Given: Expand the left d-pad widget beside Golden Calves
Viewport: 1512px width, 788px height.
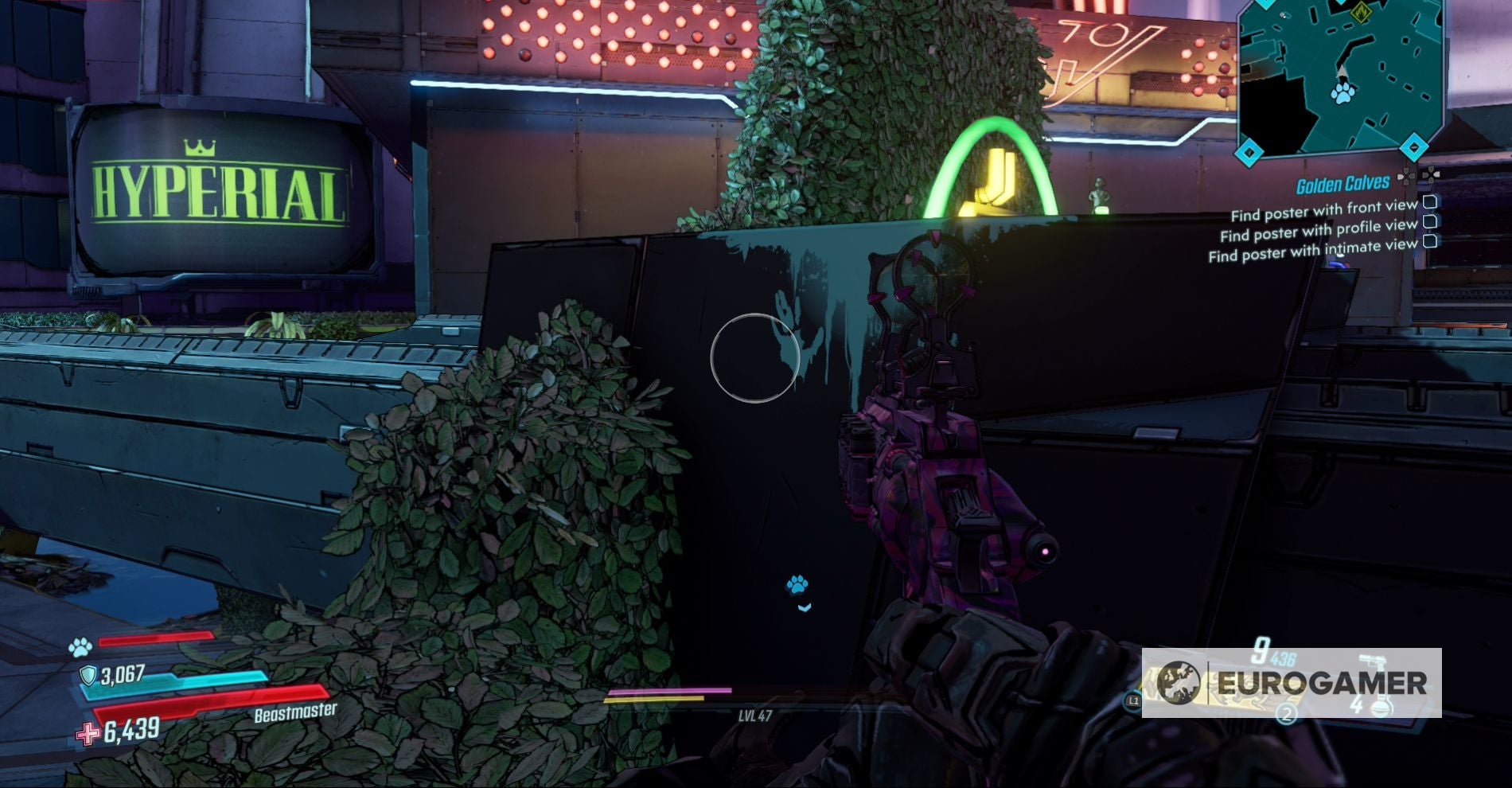Looking at the screenshot, I should pos(1405,177).
